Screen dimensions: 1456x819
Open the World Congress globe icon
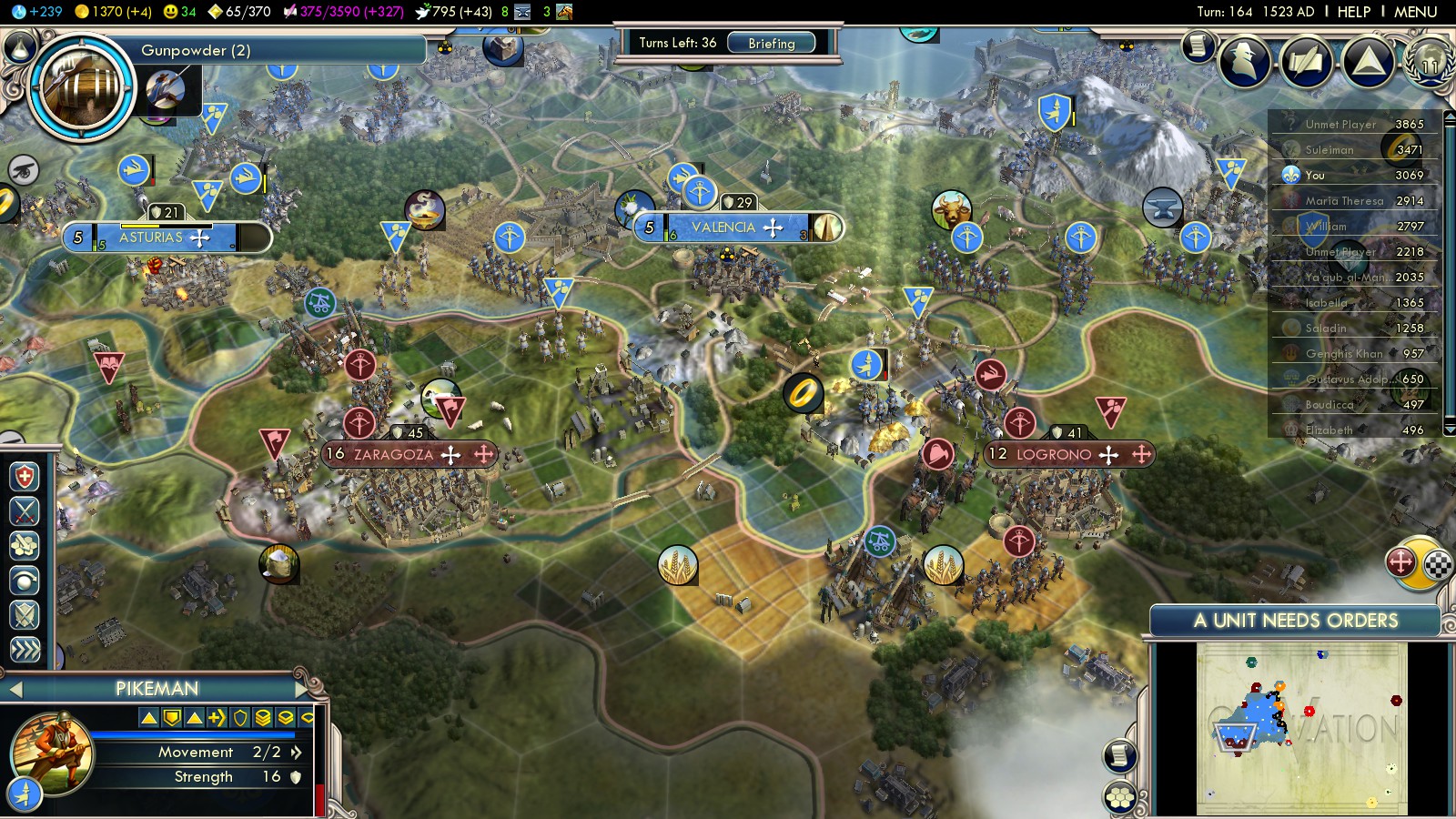pos(1429,62)
